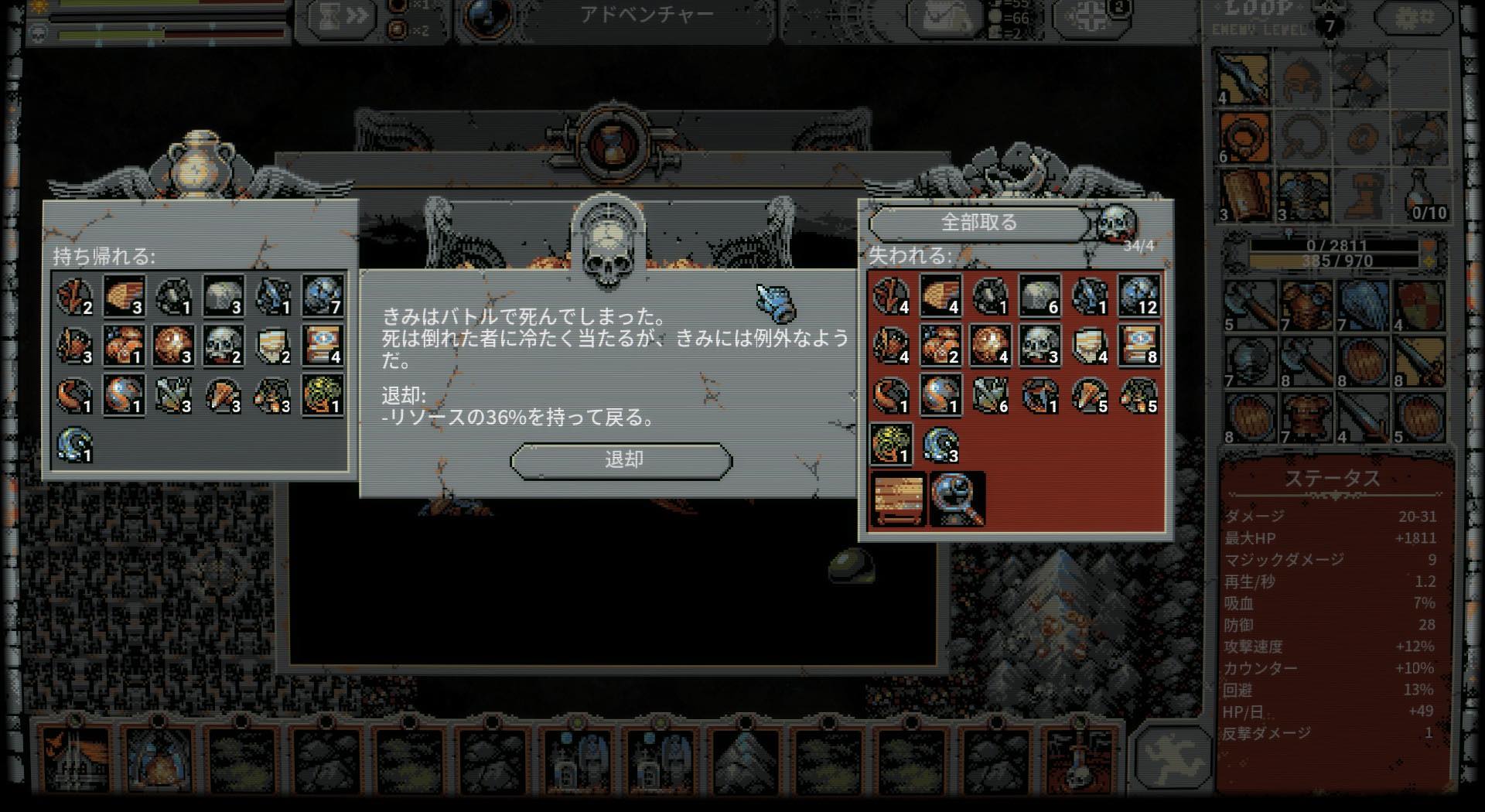Click the health cross icon in top bar
This screenshot has height=812, width=1485.
(x=1091, y=17)
